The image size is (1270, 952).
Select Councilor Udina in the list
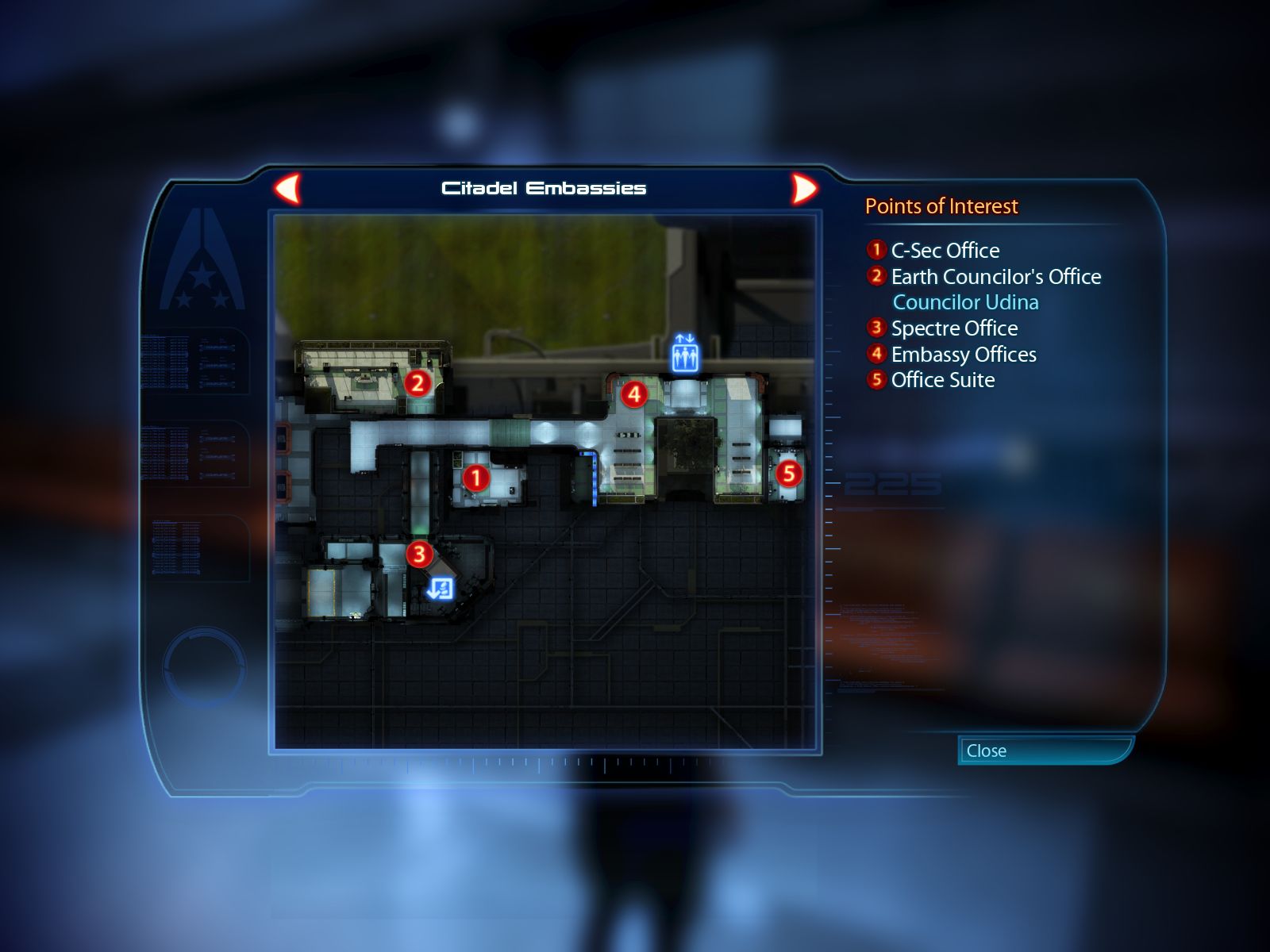tap(965, 302)
